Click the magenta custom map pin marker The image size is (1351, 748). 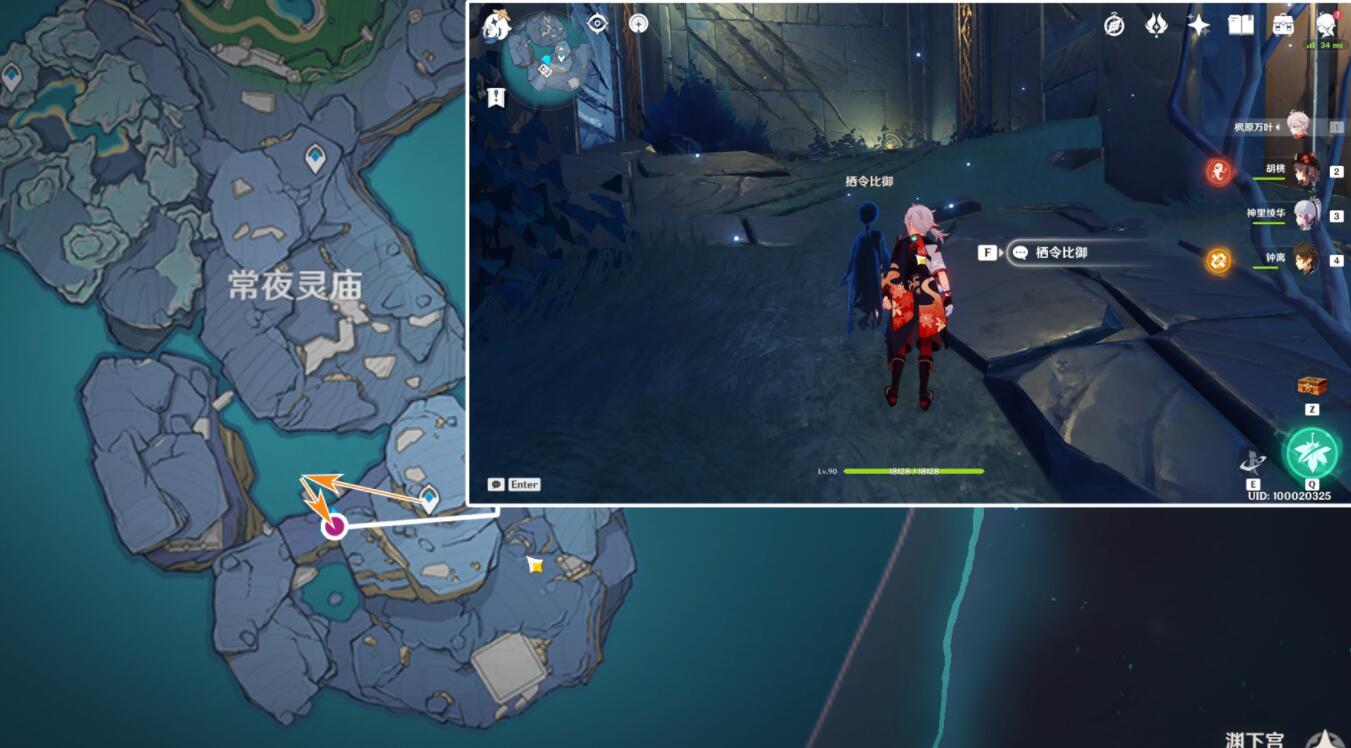(x=333, y=528)
